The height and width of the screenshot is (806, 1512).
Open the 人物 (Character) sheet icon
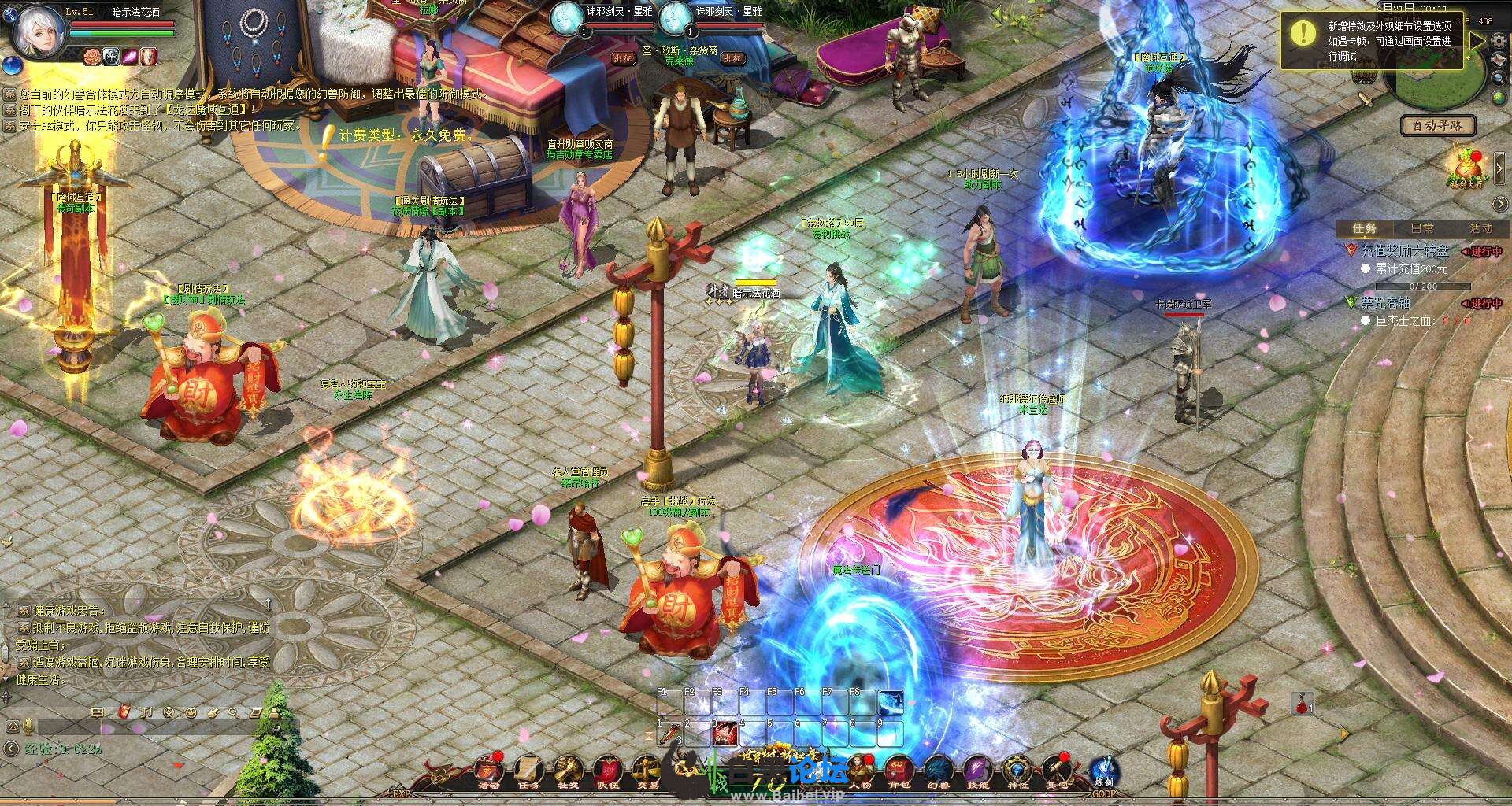click(859, 771)
